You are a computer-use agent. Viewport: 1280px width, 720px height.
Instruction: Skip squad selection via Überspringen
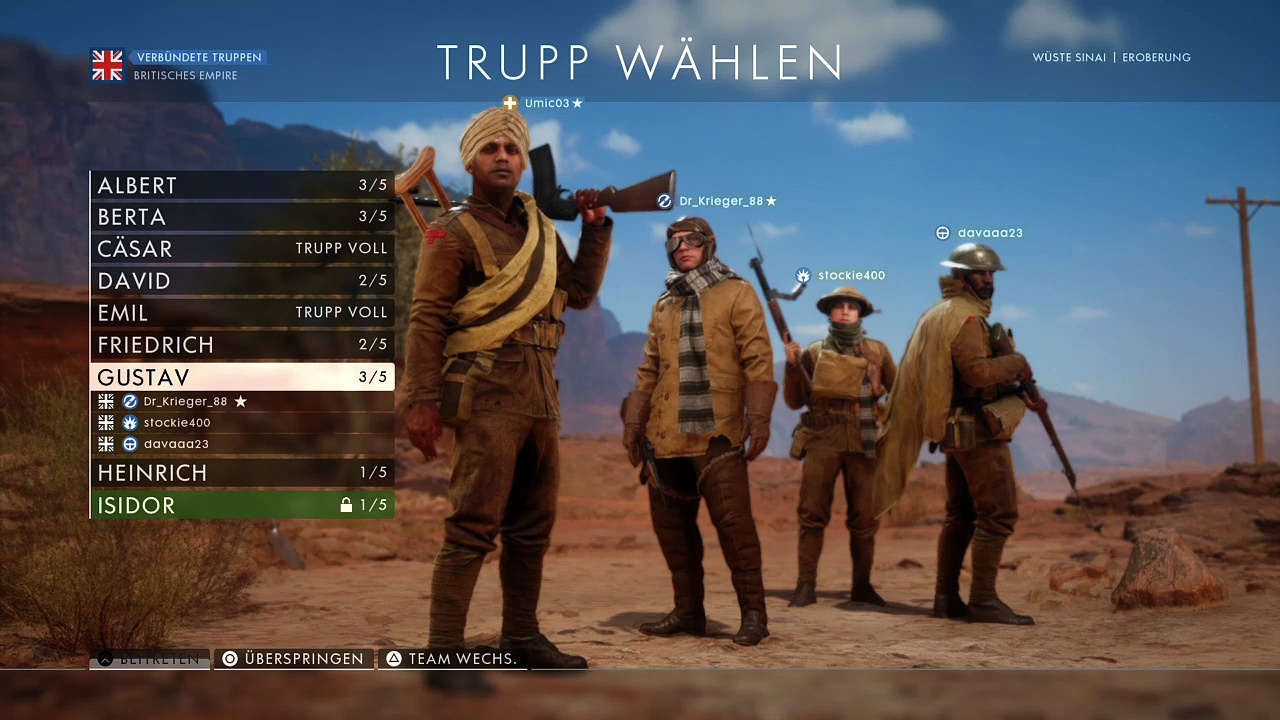click(x=294, y=659)
